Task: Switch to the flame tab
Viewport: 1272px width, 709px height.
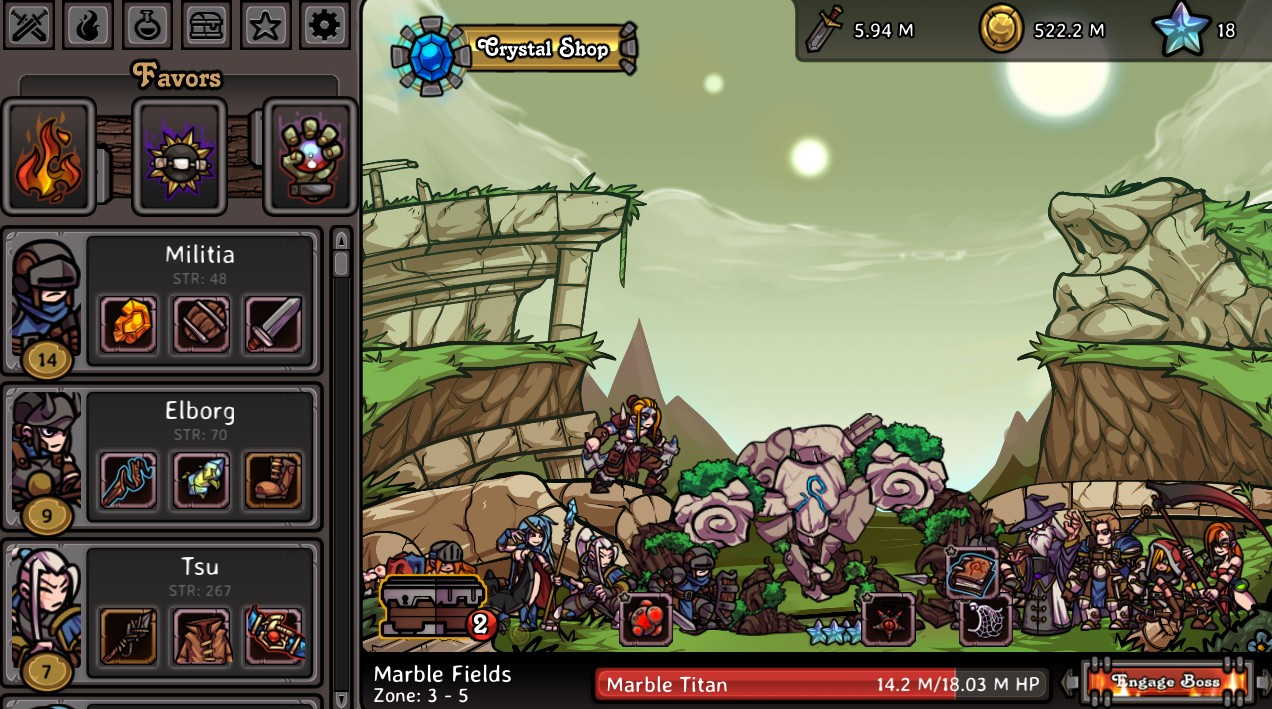Action: click(x=88, y=25)
